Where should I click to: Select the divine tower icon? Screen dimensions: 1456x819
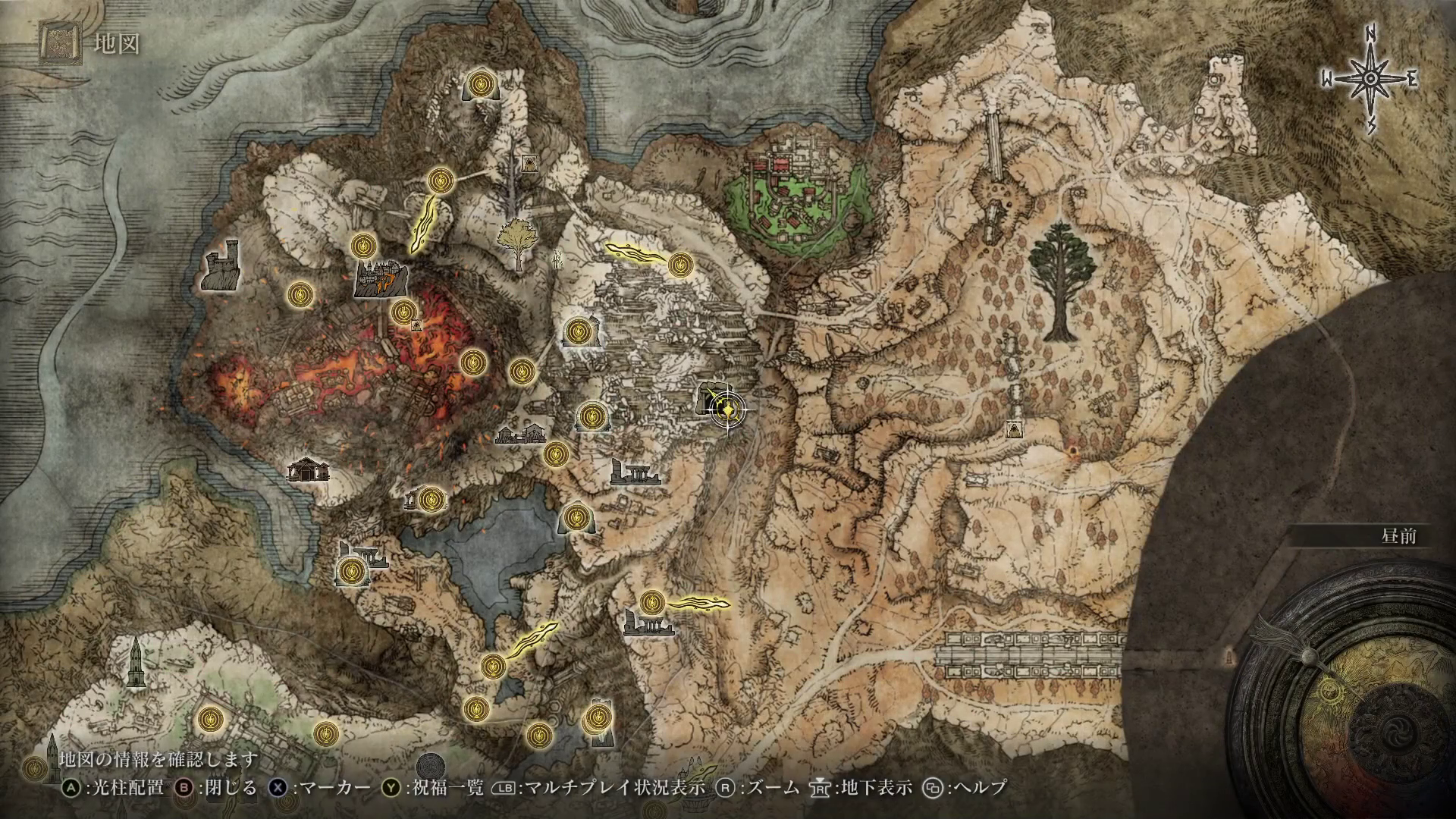136,662
